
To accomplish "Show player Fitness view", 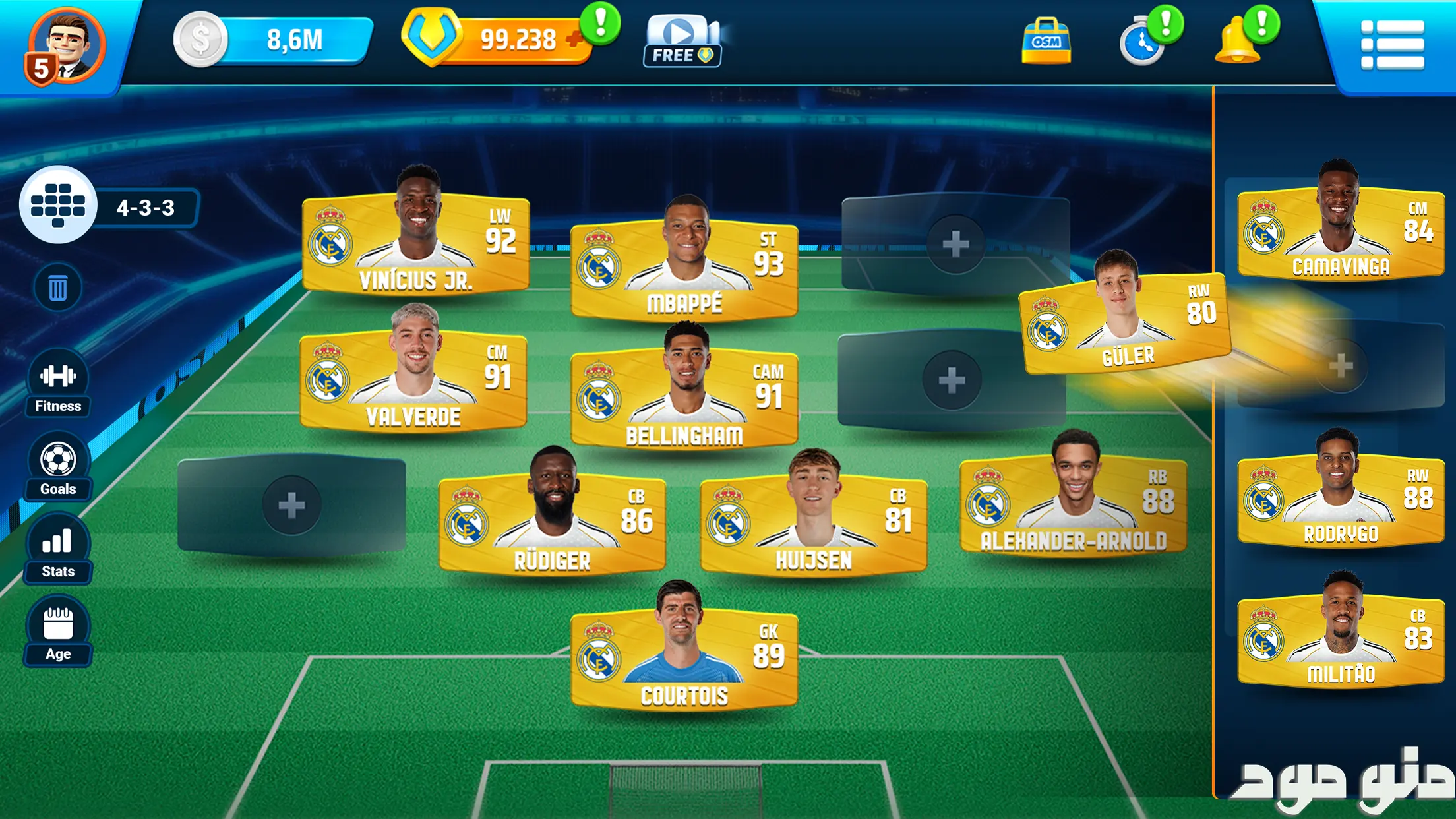I will [x=58, y=384].
